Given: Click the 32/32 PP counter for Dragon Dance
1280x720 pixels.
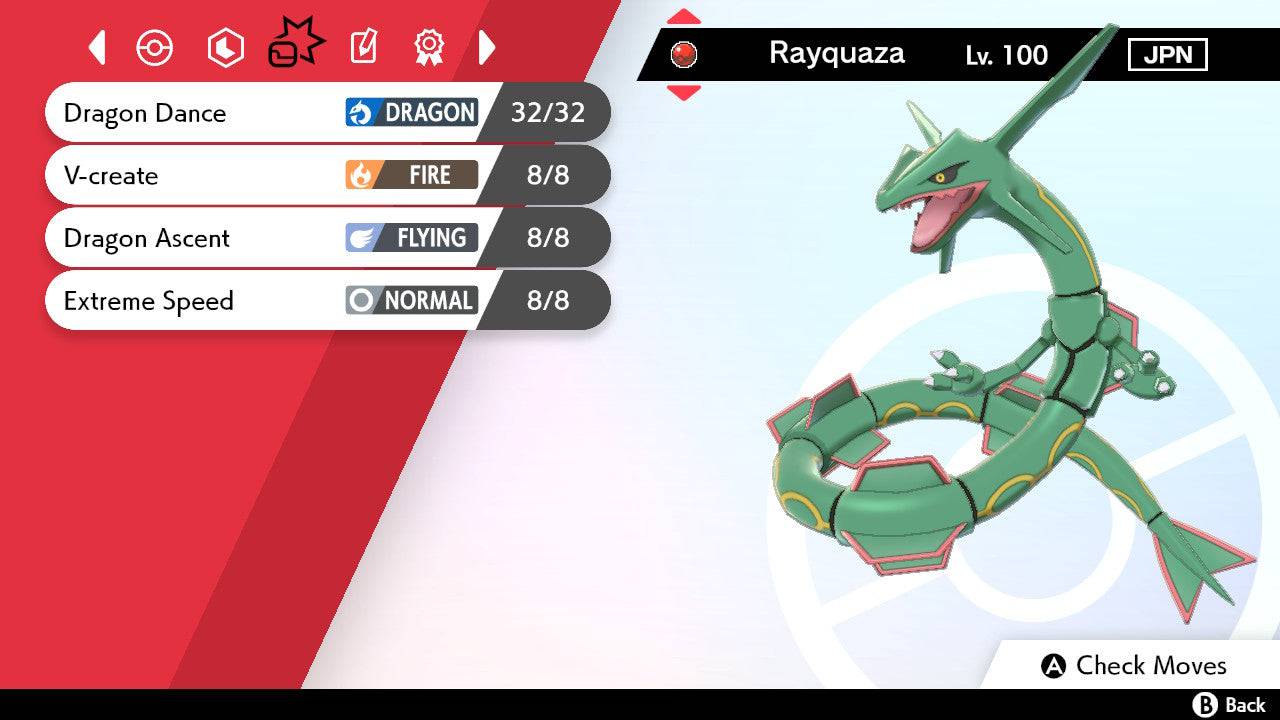Looking at the screenshot, I should pyautogui.click(x=549, y=112).
